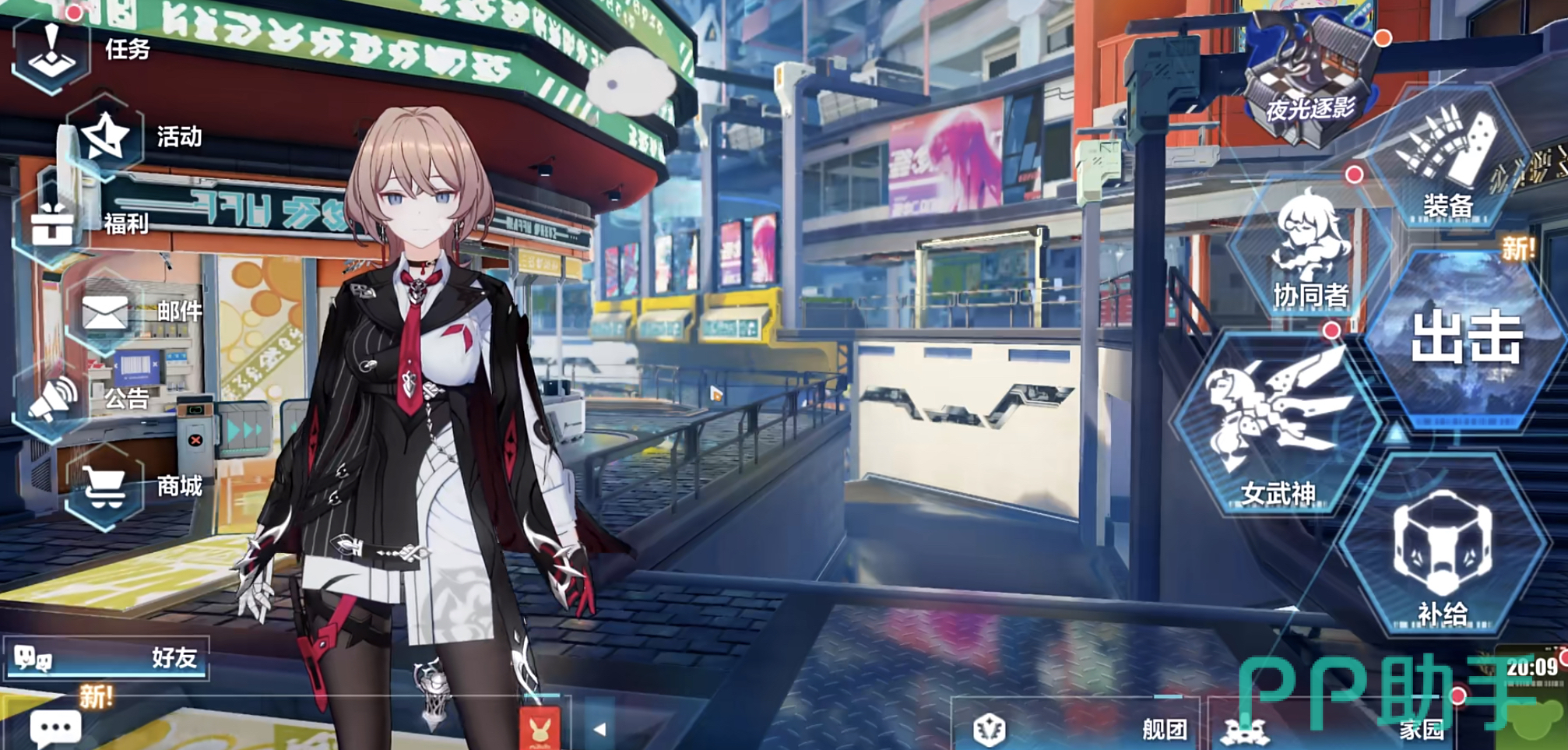
Task: View the 公告 announcements
Action: coord(53,399)
